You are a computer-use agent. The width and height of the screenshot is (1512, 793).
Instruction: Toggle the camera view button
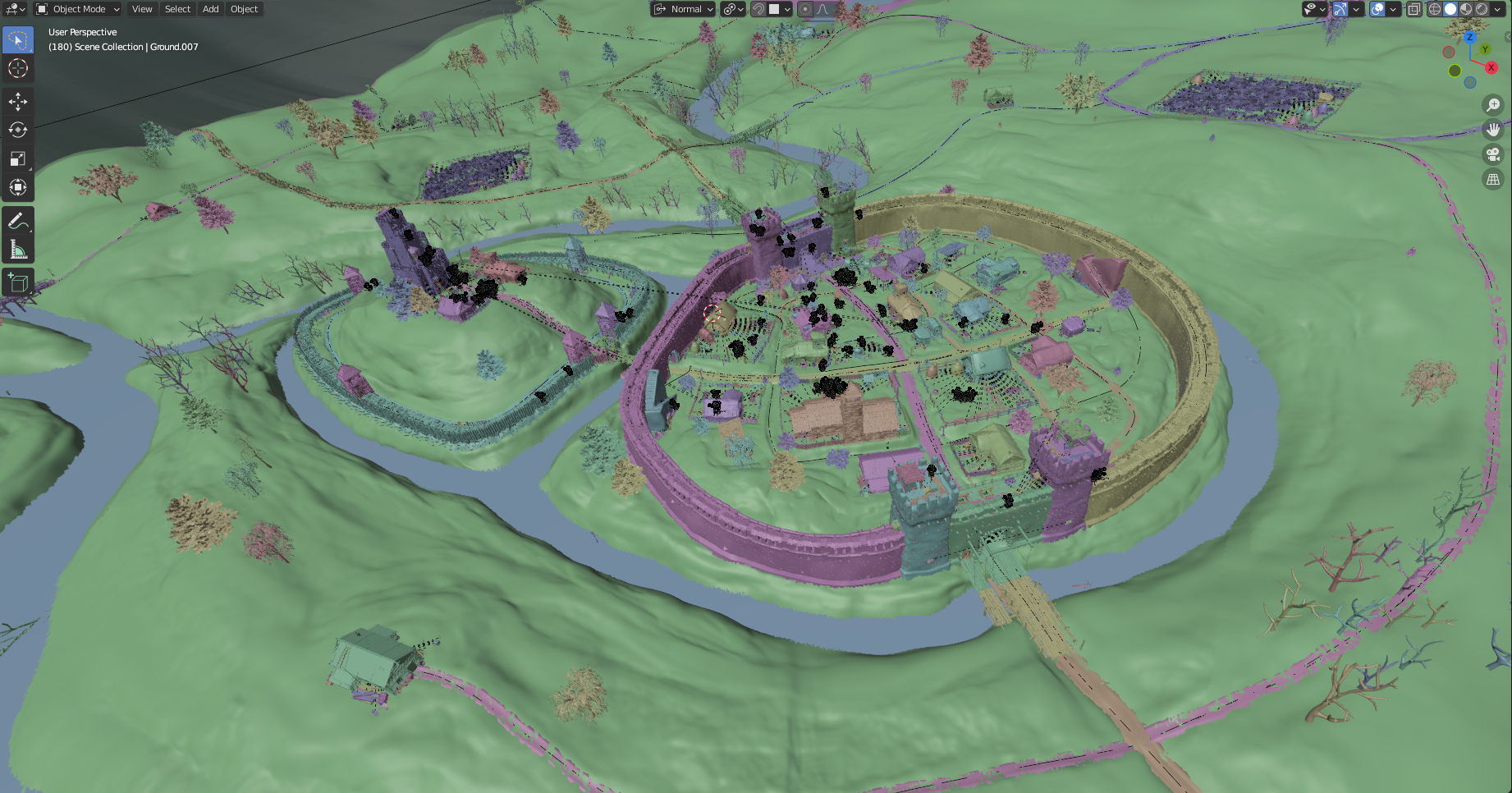pyautogui.click(x=1493, y=154)
